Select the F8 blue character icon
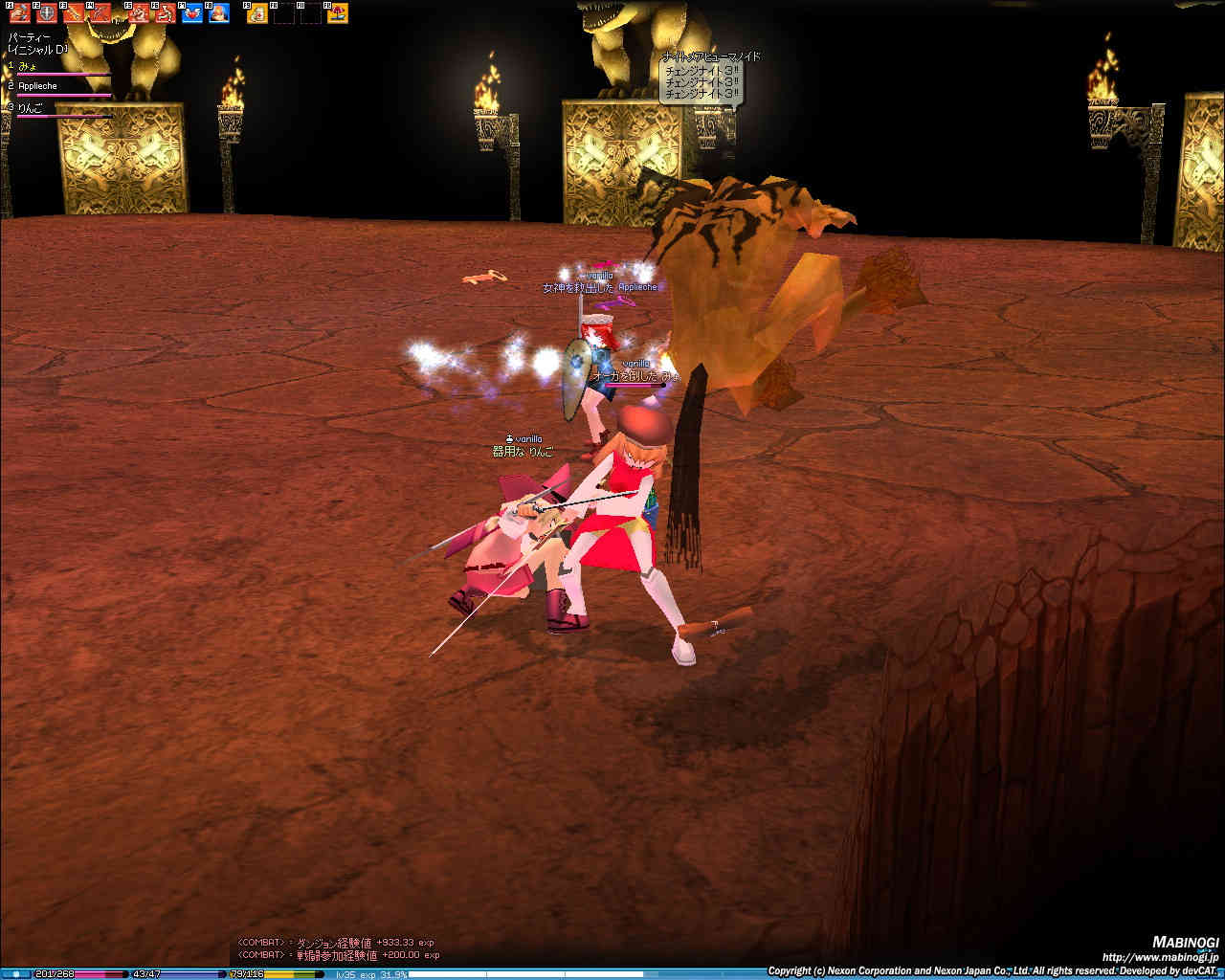 pos(219,13)
